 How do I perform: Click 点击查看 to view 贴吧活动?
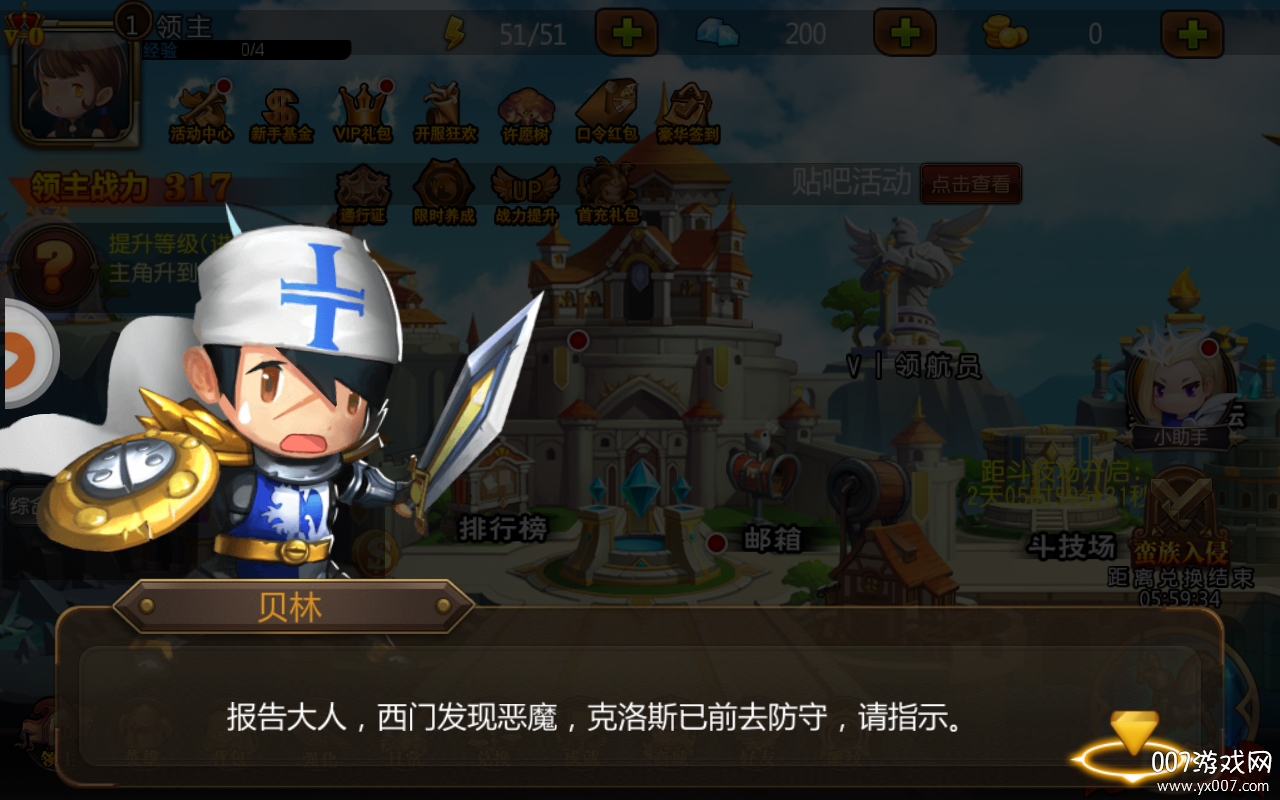pos(971,184)
